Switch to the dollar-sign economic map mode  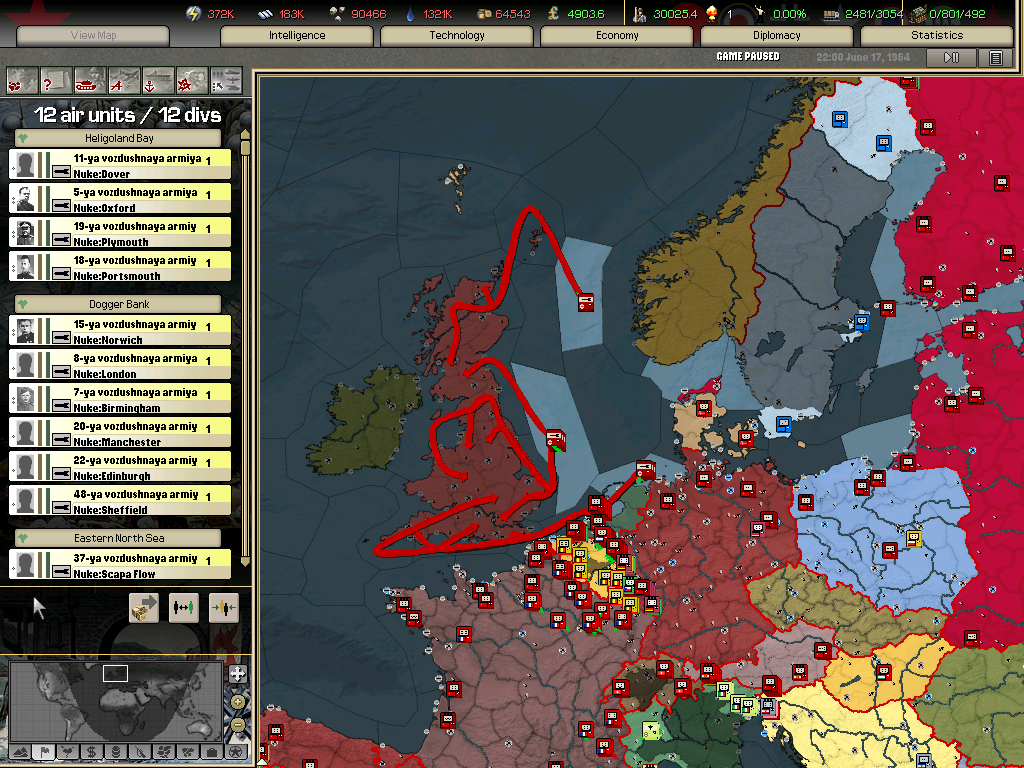pyautogui.click(x=92, y=751)
